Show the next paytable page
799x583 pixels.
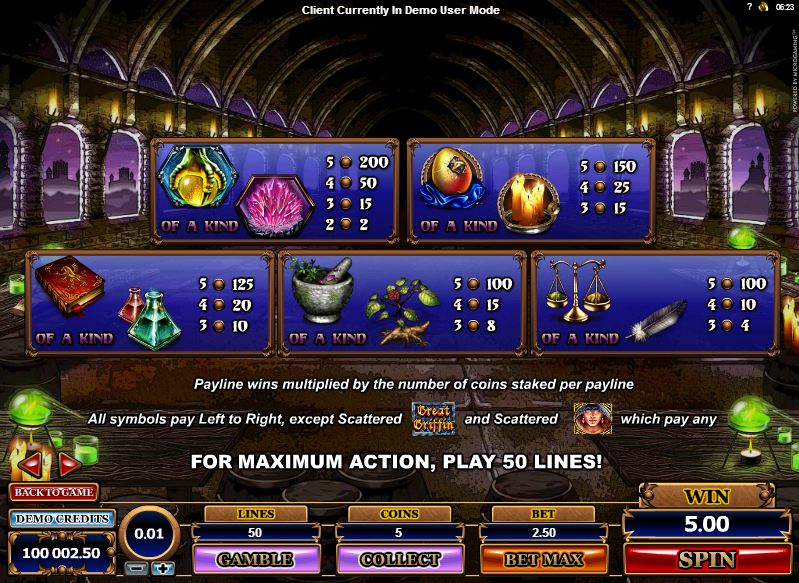[x=68, y=464]
